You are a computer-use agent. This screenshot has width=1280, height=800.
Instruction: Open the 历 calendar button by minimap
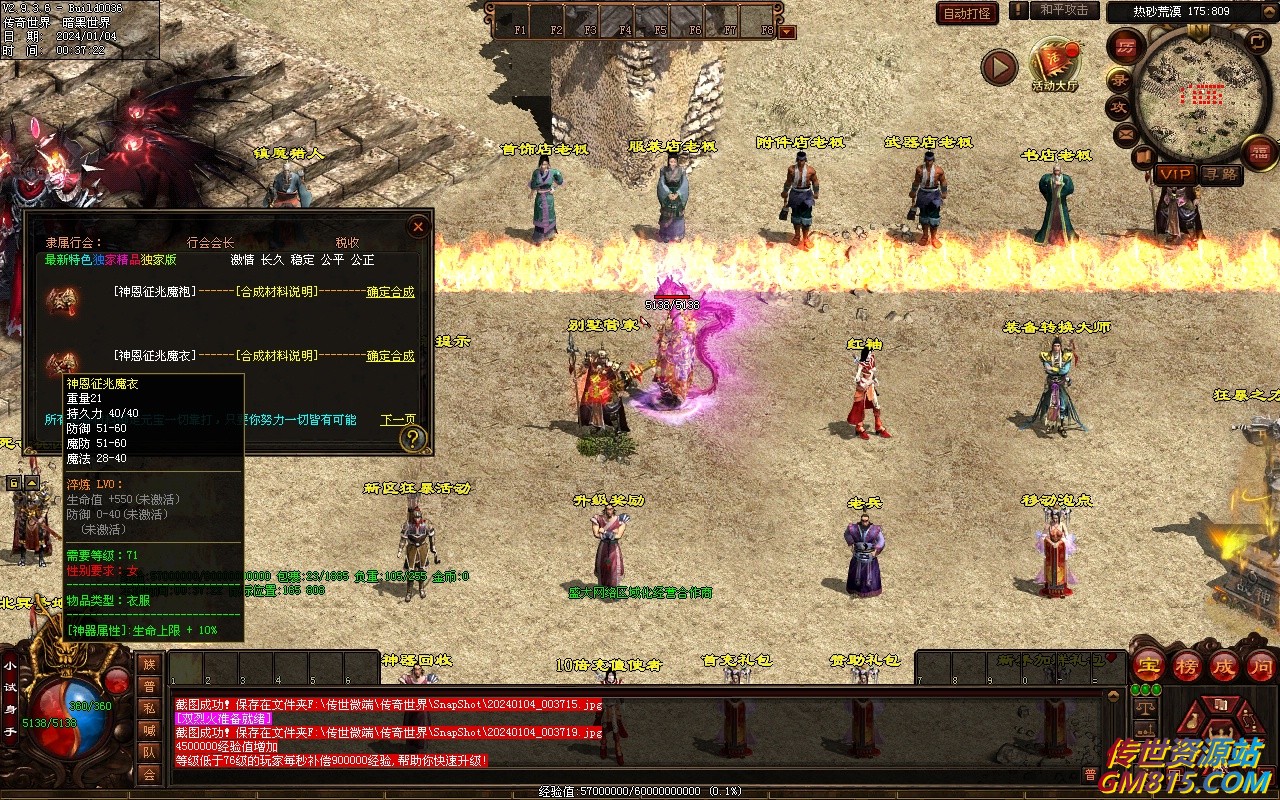point(1126,46)
